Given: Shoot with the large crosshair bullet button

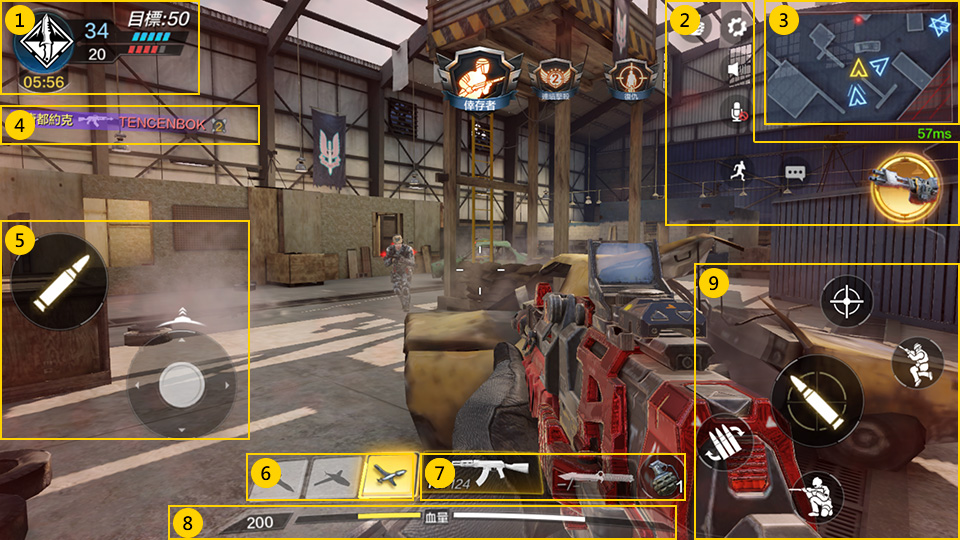Looking at the screenshot, I should (816, 400).
